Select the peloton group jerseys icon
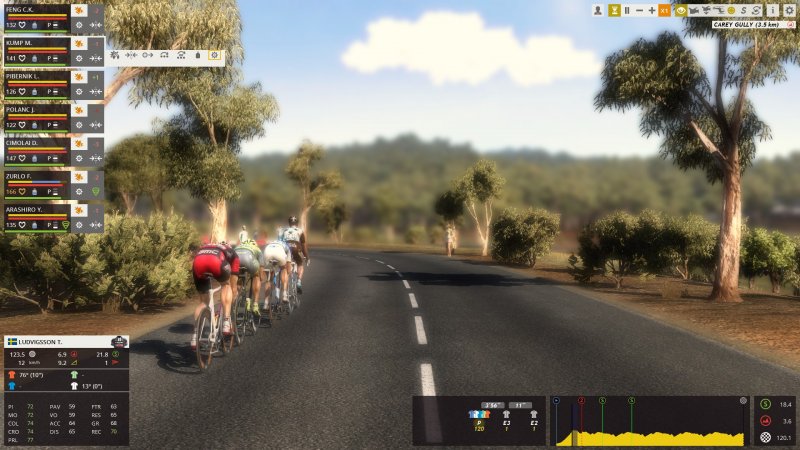This screenshot has width=800, height=450. pos(479,415)
